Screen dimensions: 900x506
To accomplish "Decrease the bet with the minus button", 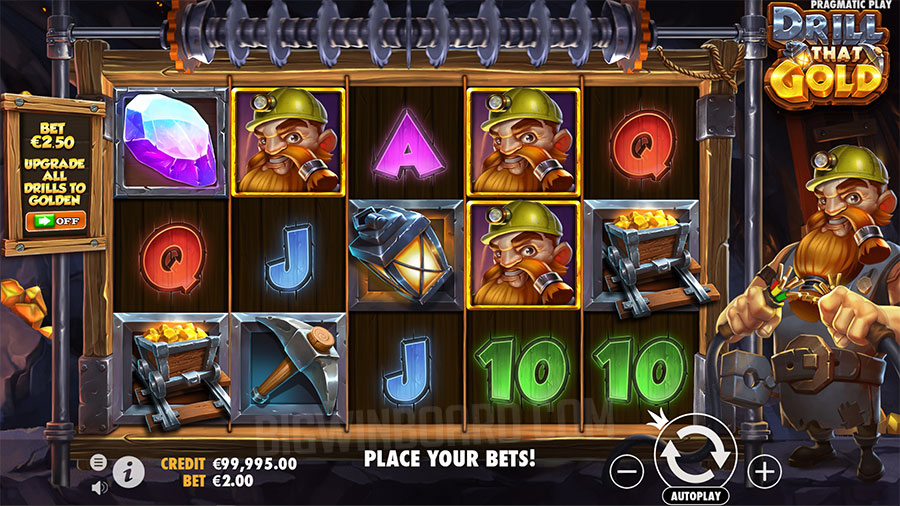I will tap(624, 469).
